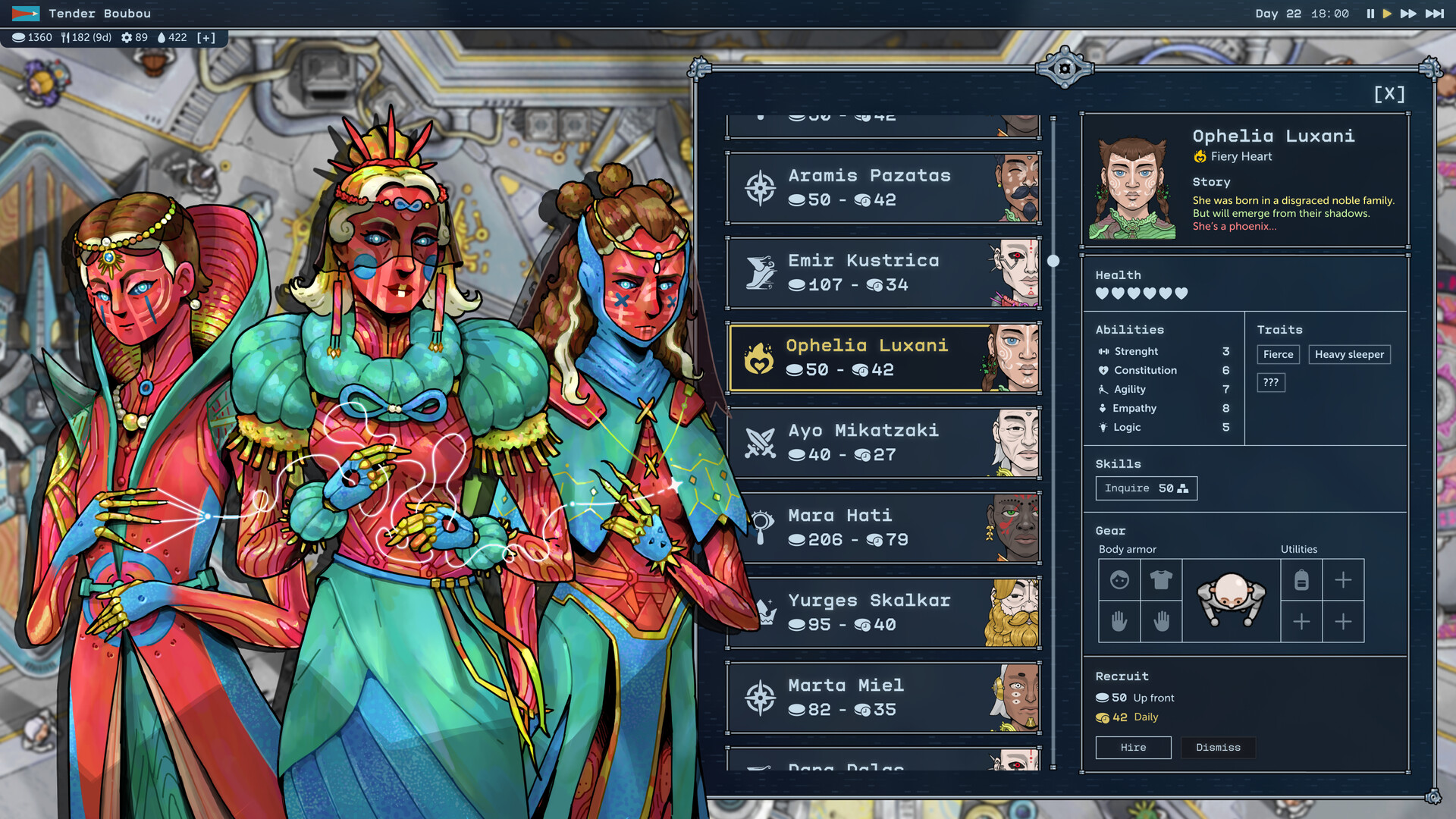Pause the game
Image resolution: width=1456 pixels, height=819 pixels.
tap(1370, 13)
